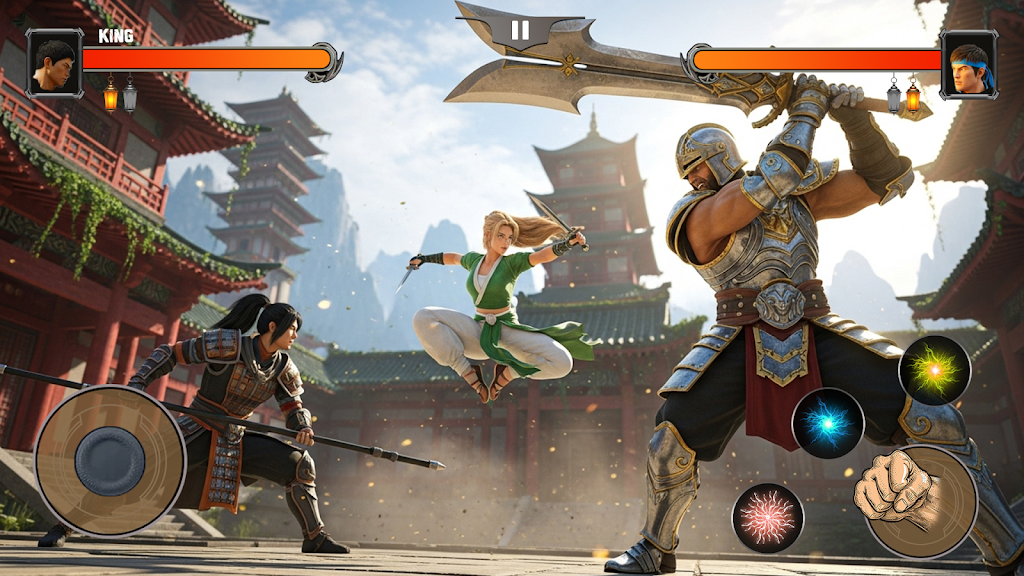
Task: Activate the yellow-green energy burst skill
Action: pos(935,370)
